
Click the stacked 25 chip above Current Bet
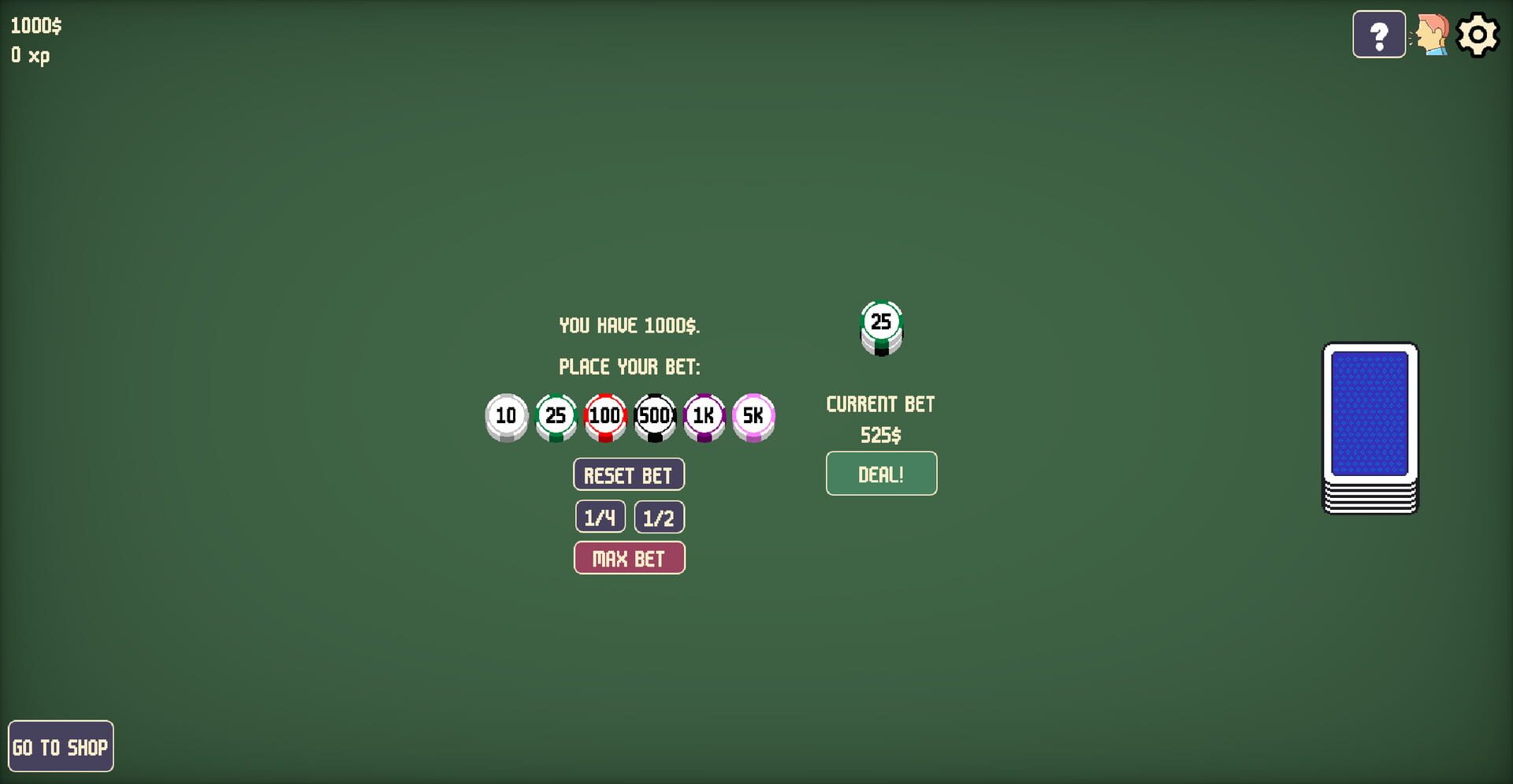pos(881,326)
